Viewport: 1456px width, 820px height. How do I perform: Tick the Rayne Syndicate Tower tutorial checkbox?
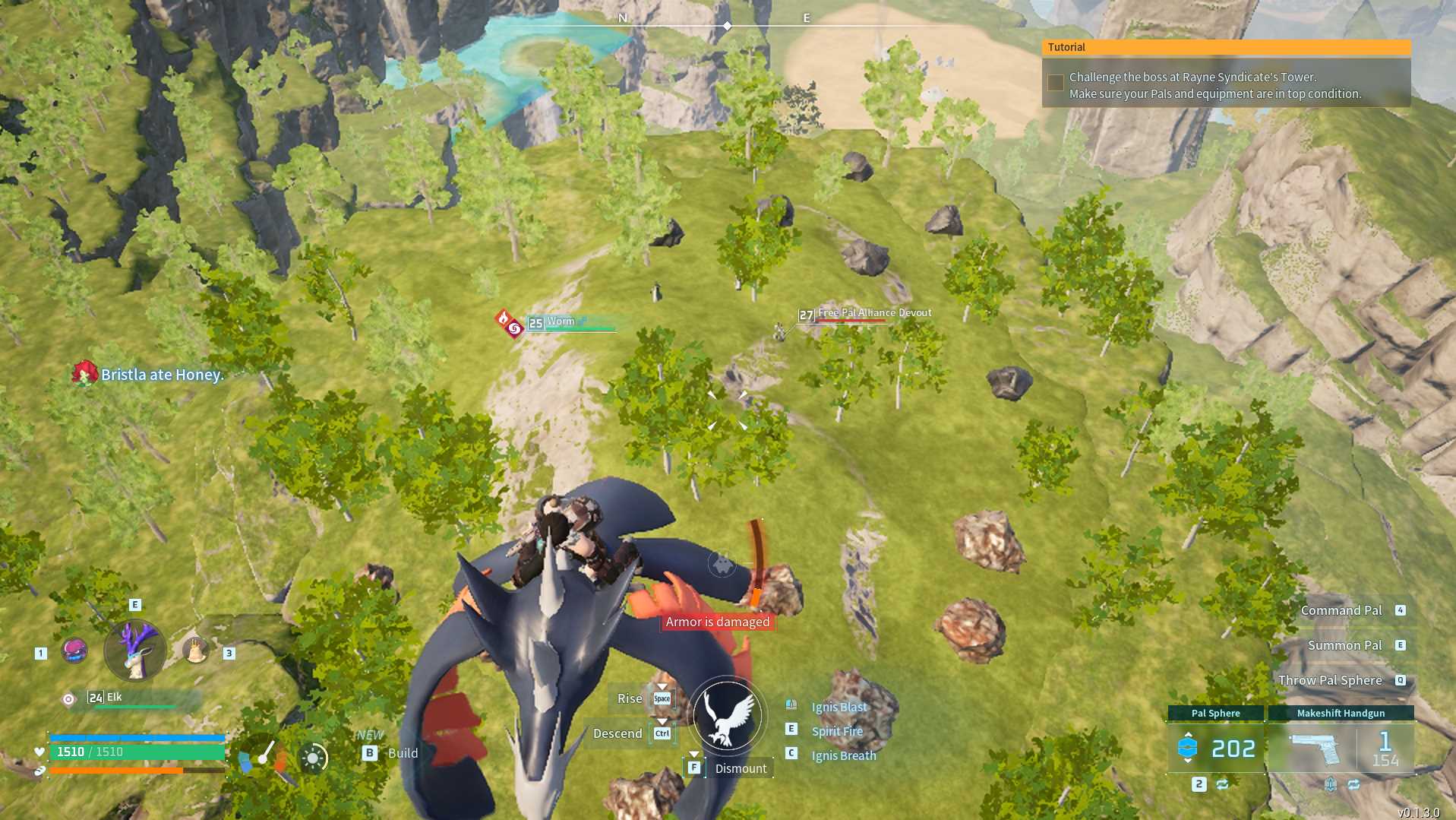(x=1055, y=83)
